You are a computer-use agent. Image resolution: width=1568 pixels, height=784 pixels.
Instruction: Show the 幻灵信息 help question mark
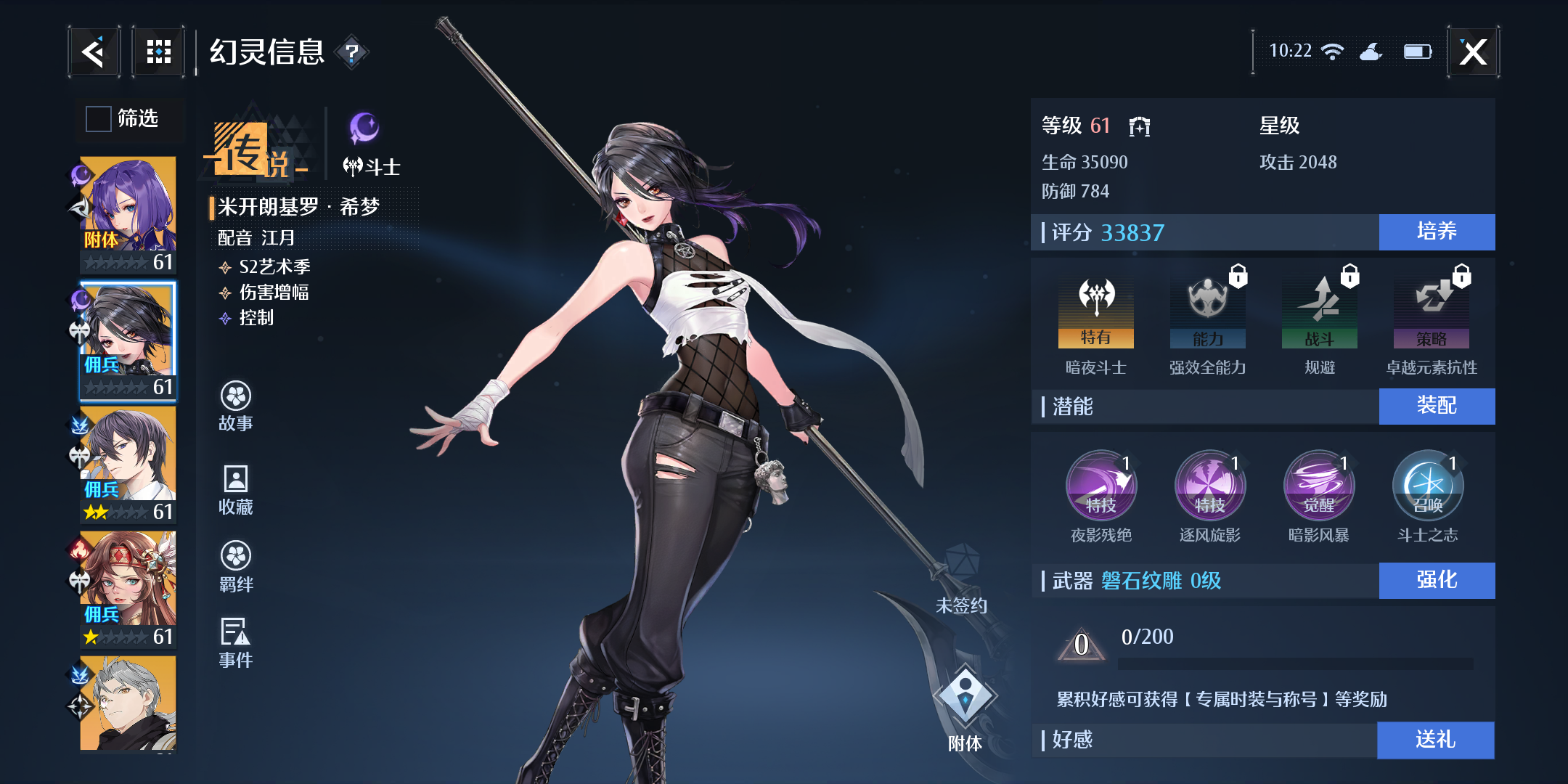coord(352,52)
